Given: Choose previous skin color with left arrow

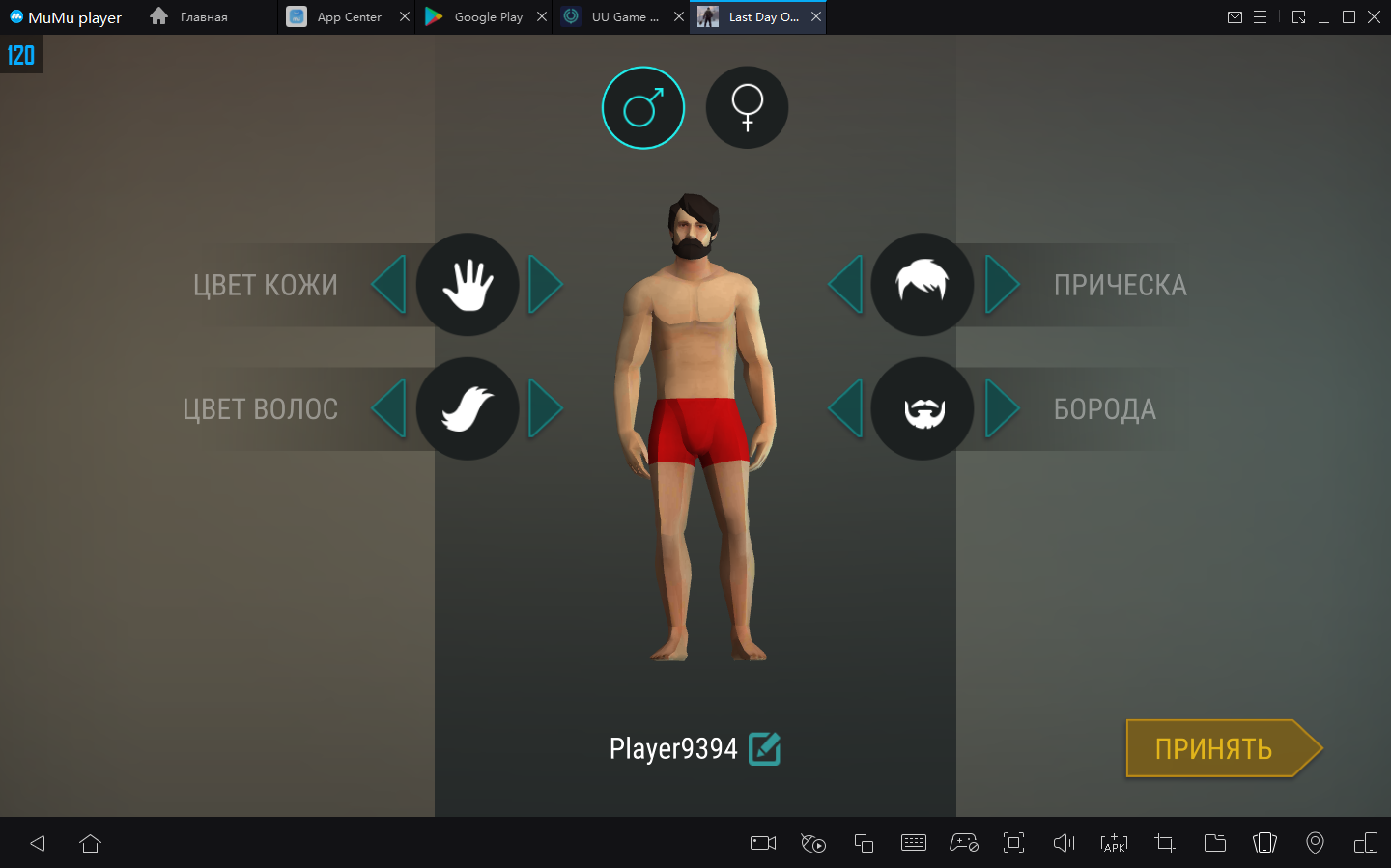Looking at the screenshot, I should tap(389, 285).
